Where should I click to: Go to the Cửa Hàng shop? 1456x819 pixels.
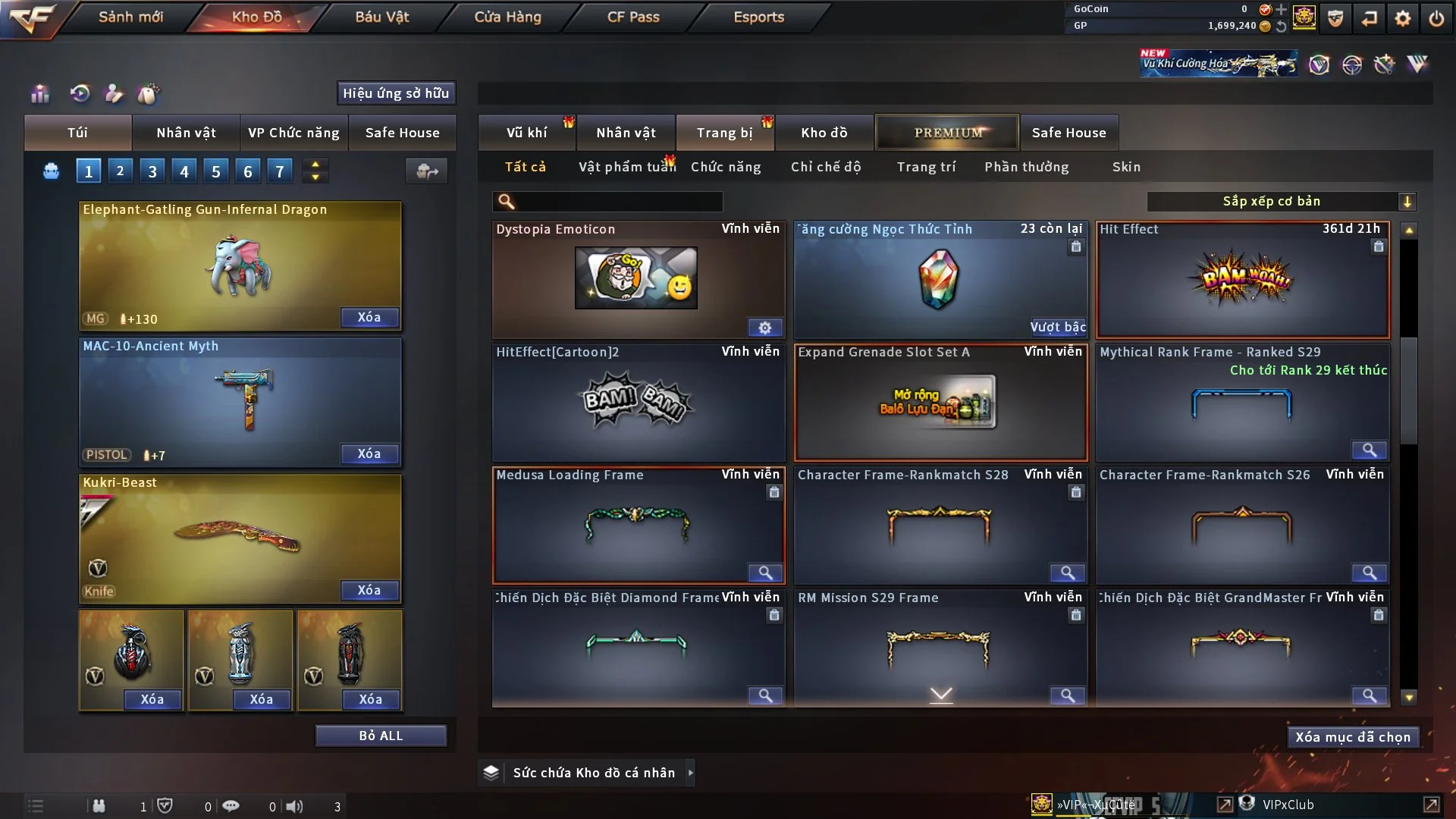(507, 17)
